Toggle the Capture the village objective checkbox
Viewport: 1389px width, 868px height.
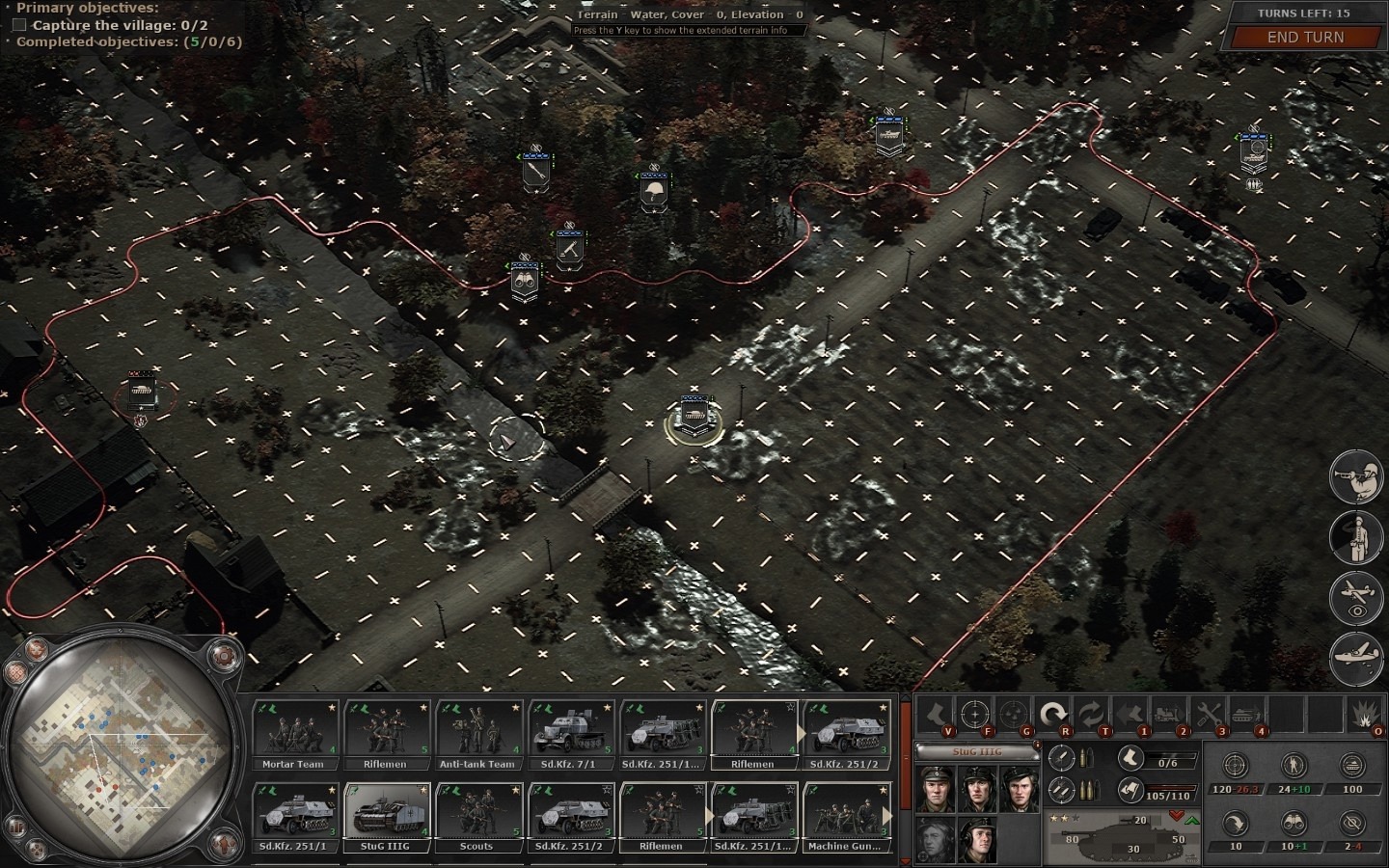[x=19, y=25]
